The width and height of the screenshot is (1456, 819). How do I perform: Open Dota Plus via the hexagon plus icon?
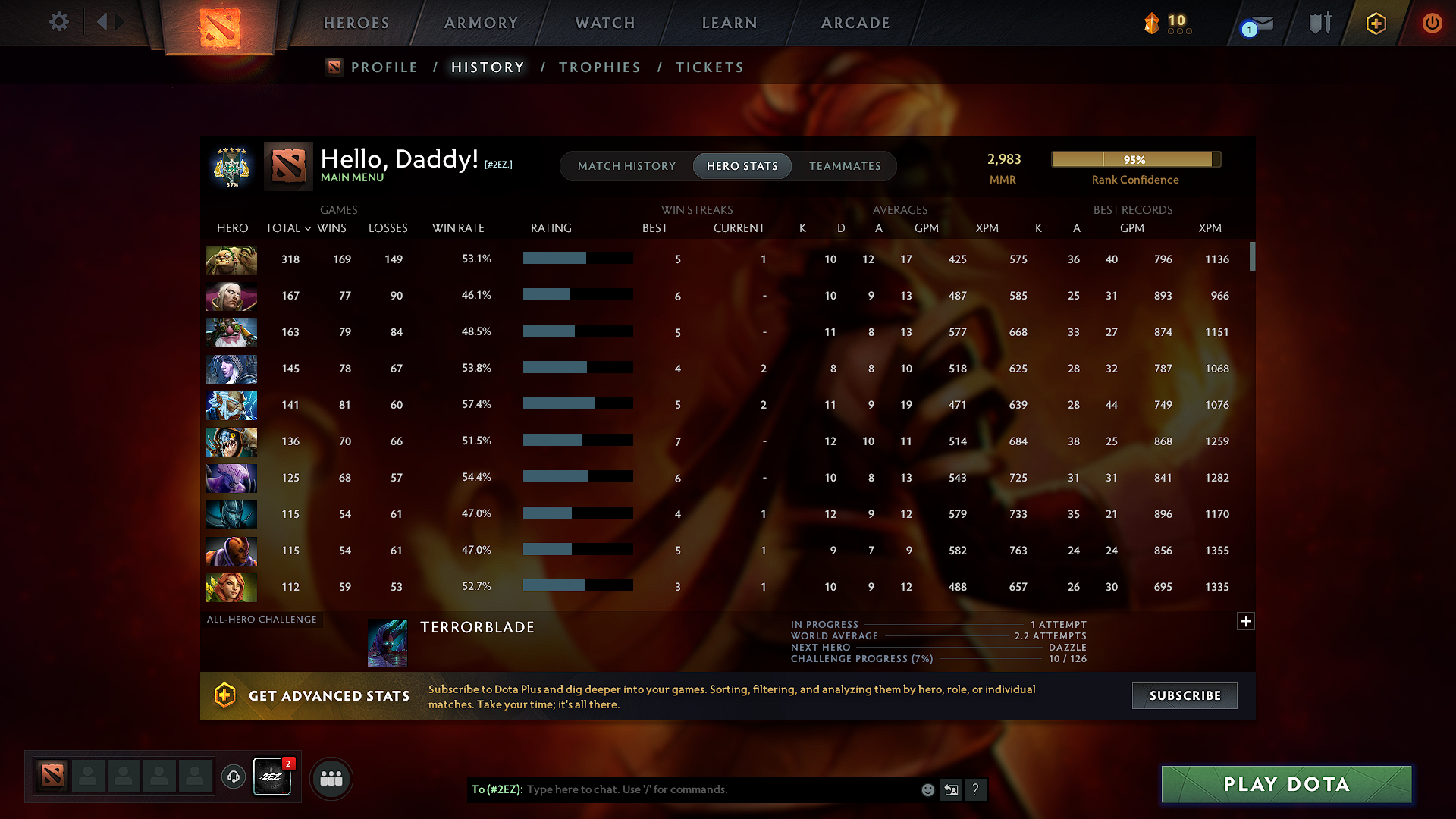1376,23
